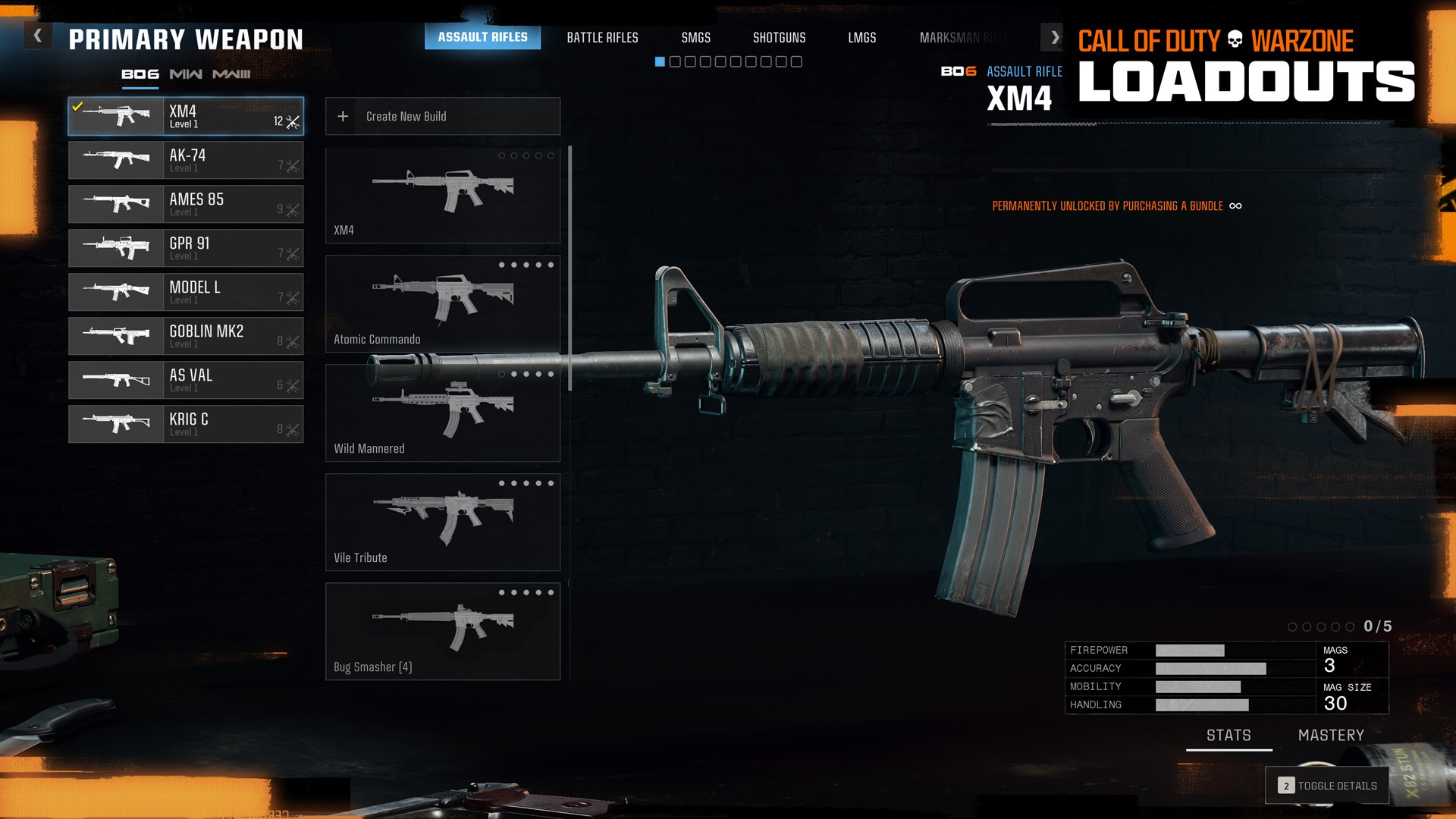Select the MW game filter tab
The height and width of the screenshot is (819, 1456).
[186, 74]
